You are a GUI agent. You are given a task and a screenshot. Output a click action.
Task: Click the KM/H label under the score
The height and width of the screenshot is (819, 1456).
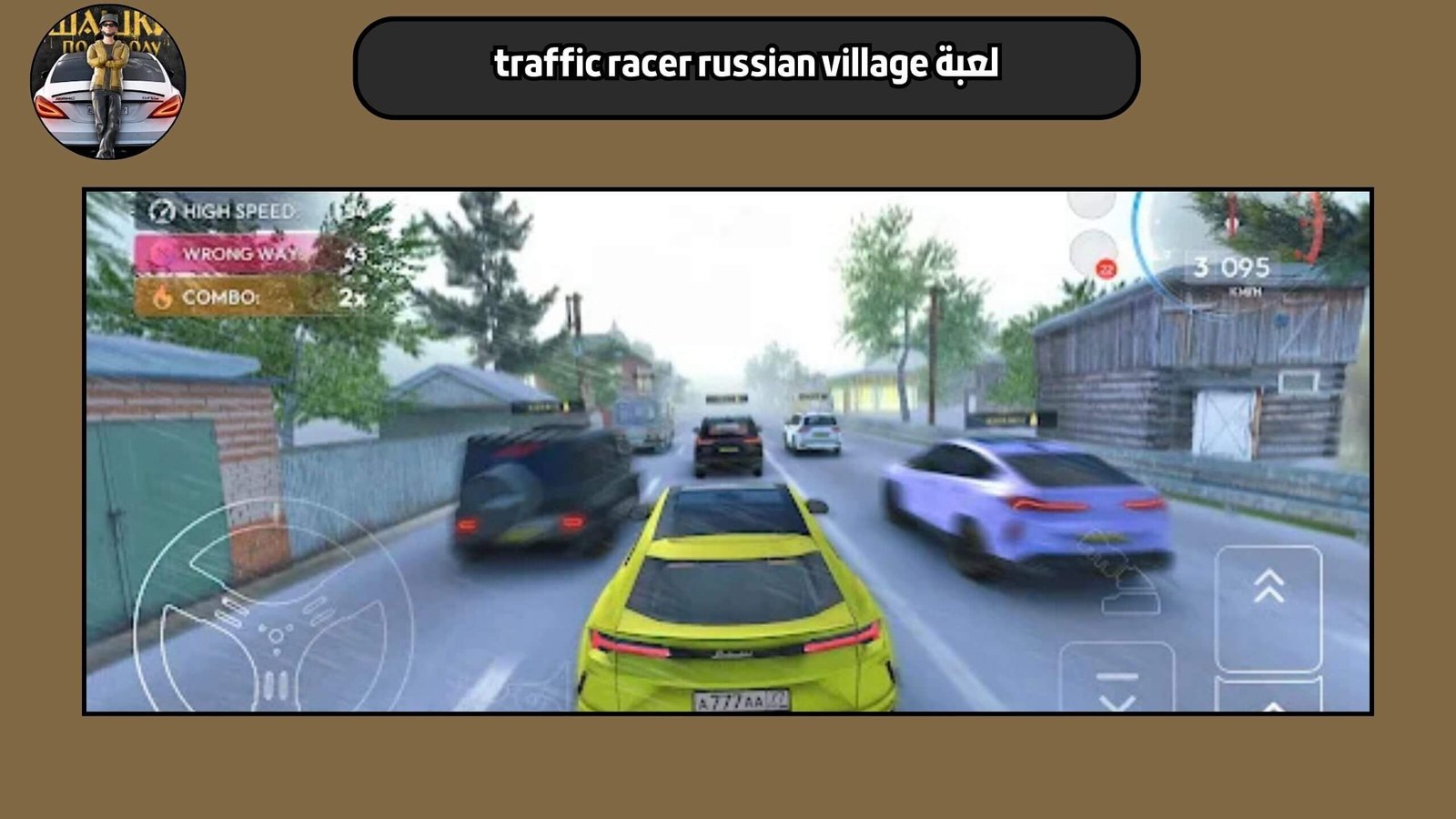click(1245, 291)
